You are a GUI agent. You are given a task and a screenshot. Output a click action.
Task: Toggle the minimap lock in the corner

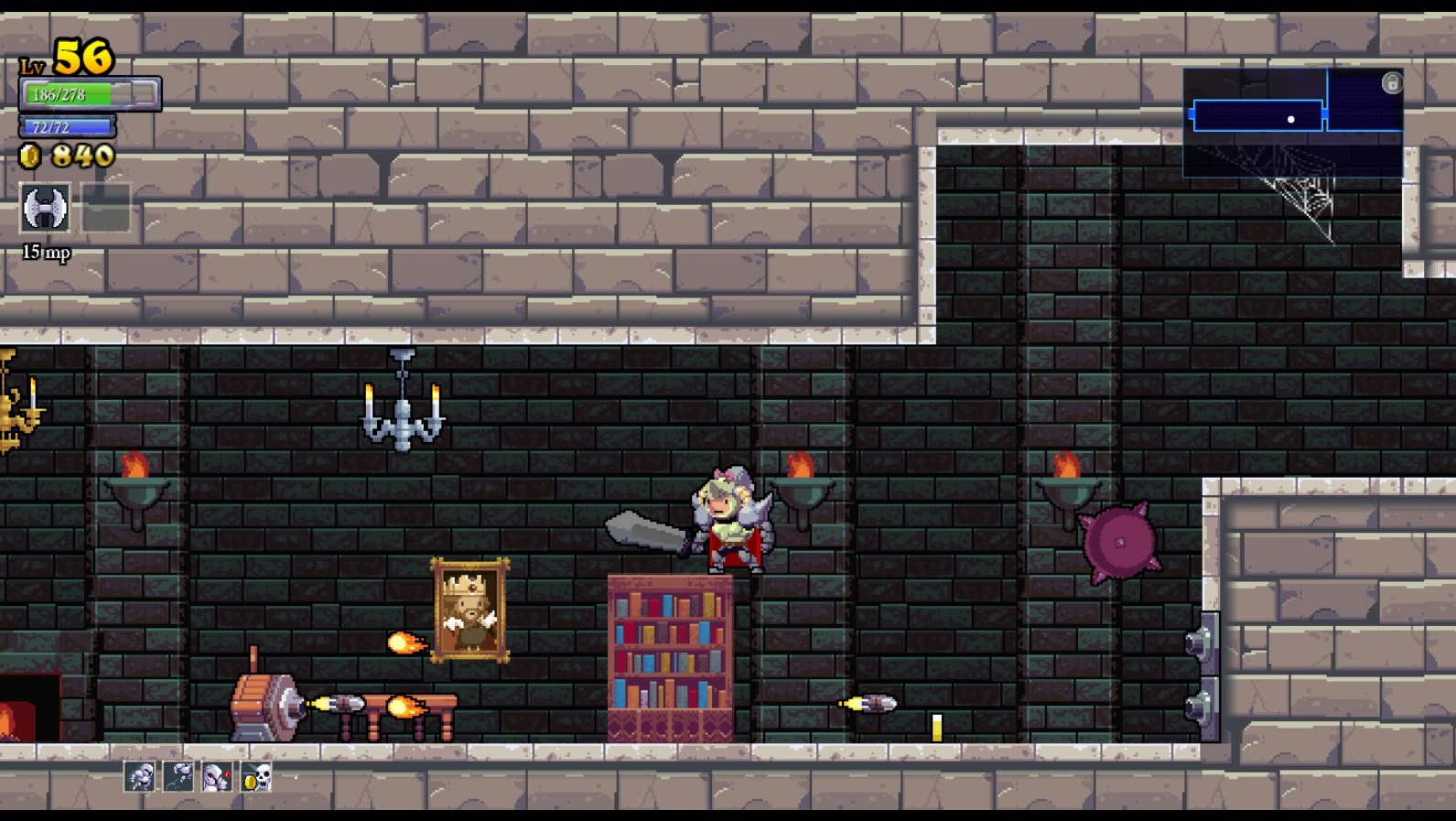(x=1392, y=82)
